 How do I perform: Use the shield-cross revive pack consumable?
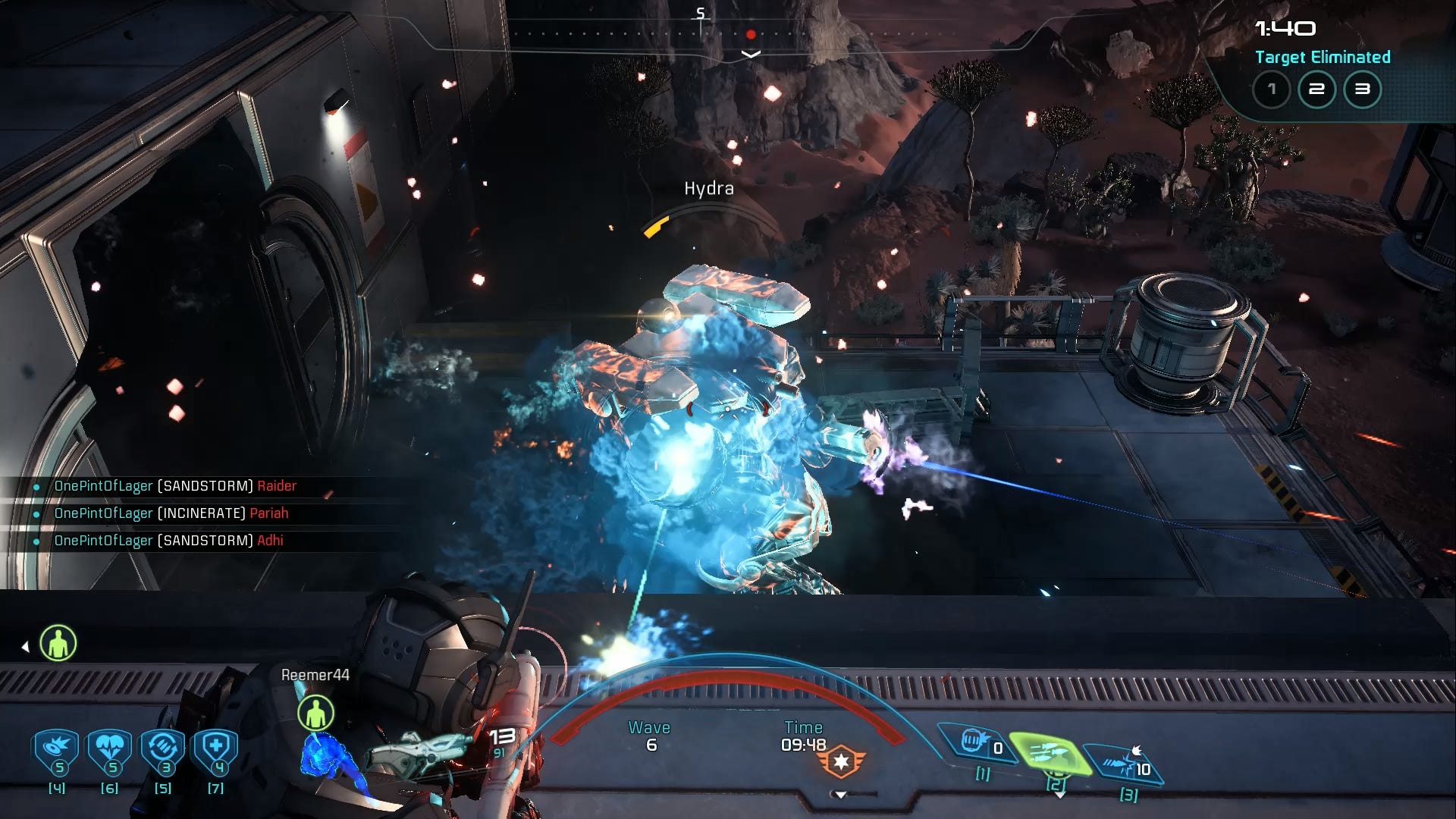(x=215, y=750)
